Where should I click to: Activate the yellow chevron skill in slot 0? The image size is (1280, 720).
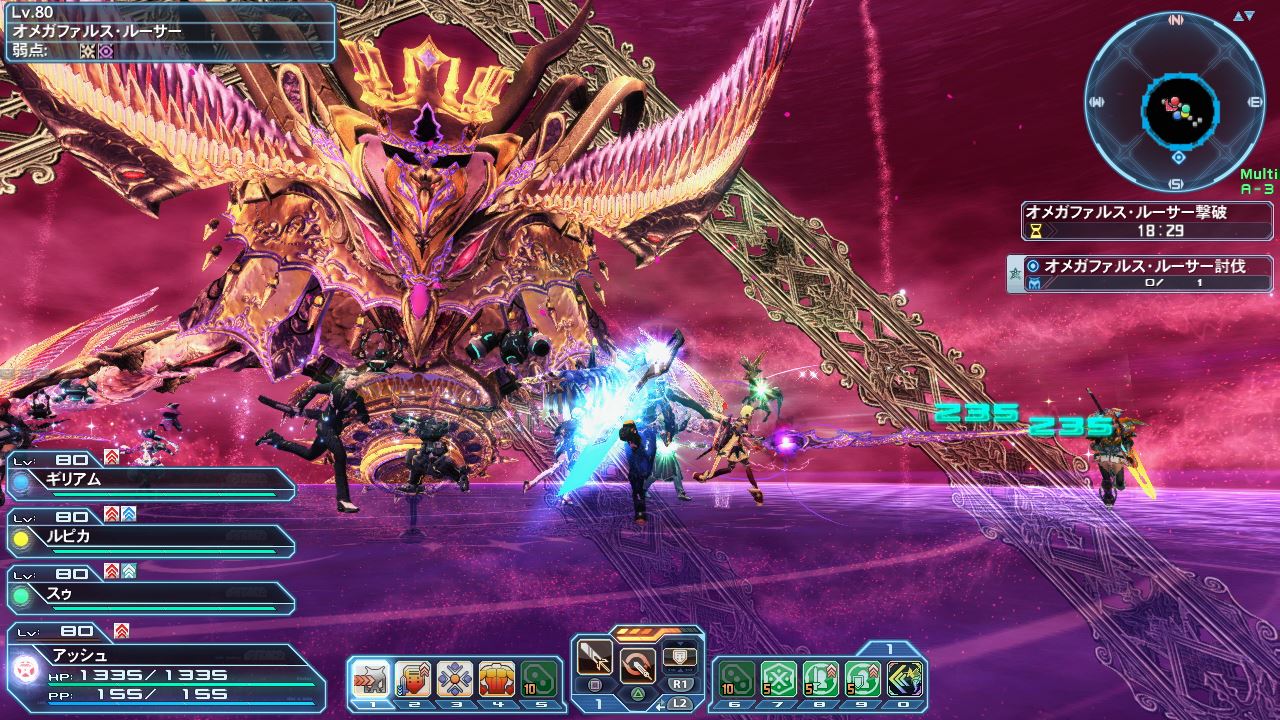point(905,679)
